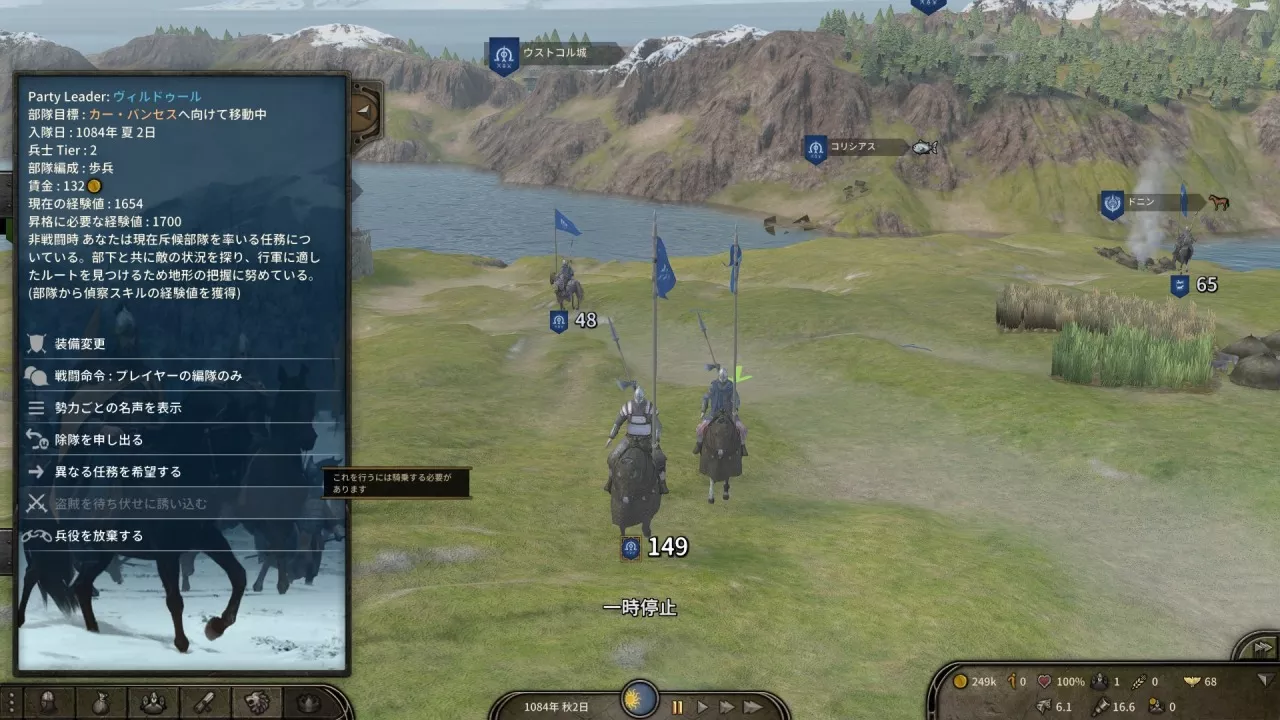This screenshot has width=1280, height=720.
Task: Click the pause time button
Action: point(677,707)
